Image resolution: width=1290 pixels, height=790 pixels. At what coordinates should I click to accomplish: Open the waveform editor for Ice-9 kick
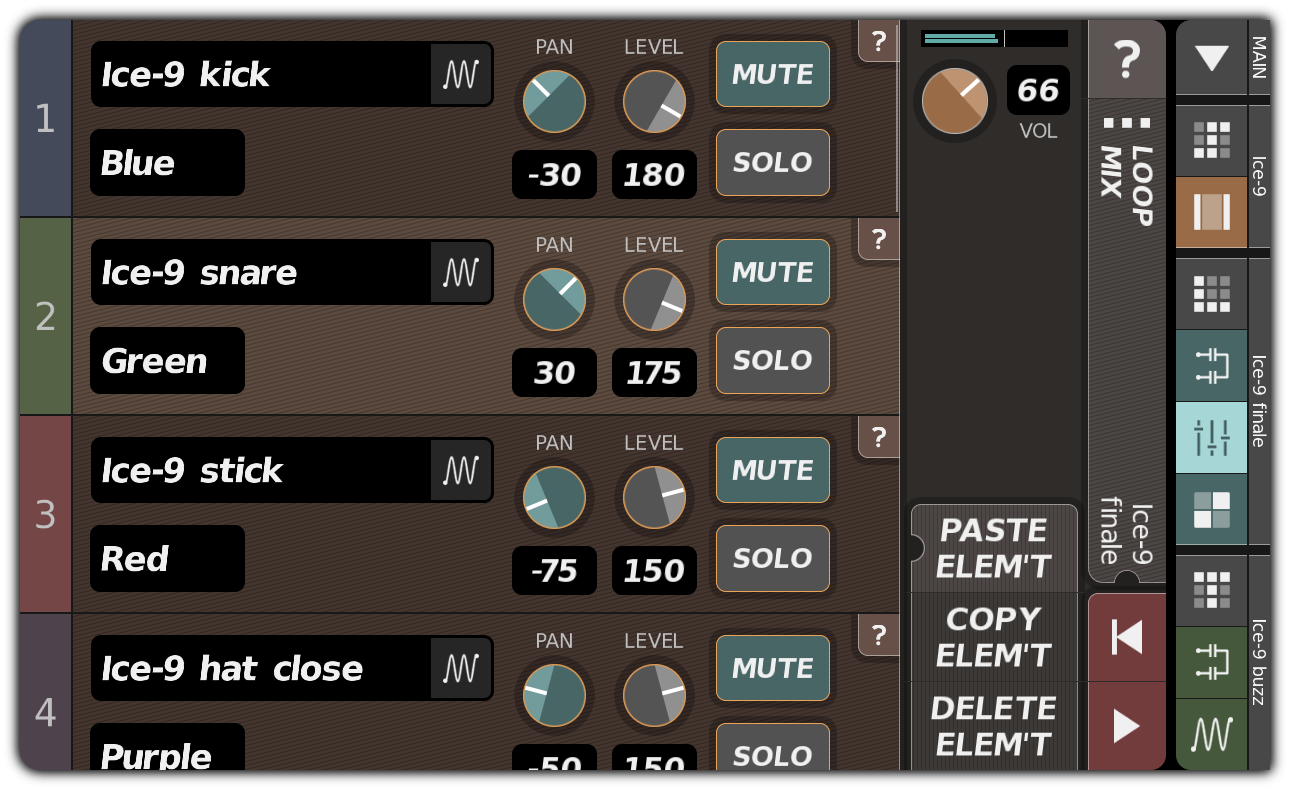pos(461,74)
